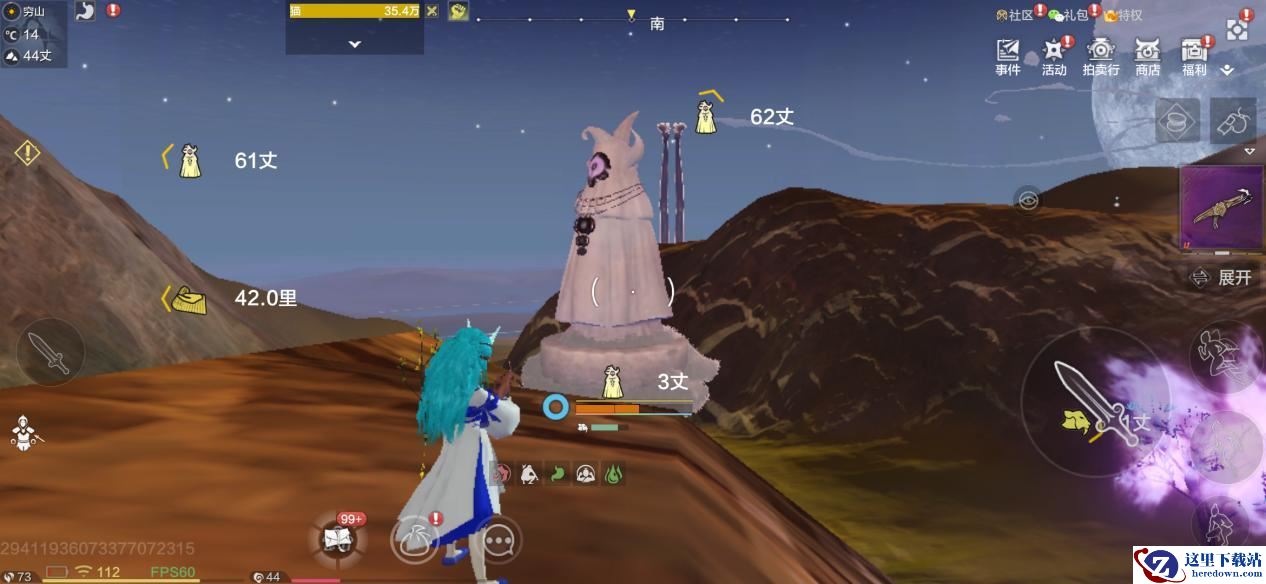The image size is (1266, 584).
Task: Open the 福利 welfare rewards
Action: 1194,55
